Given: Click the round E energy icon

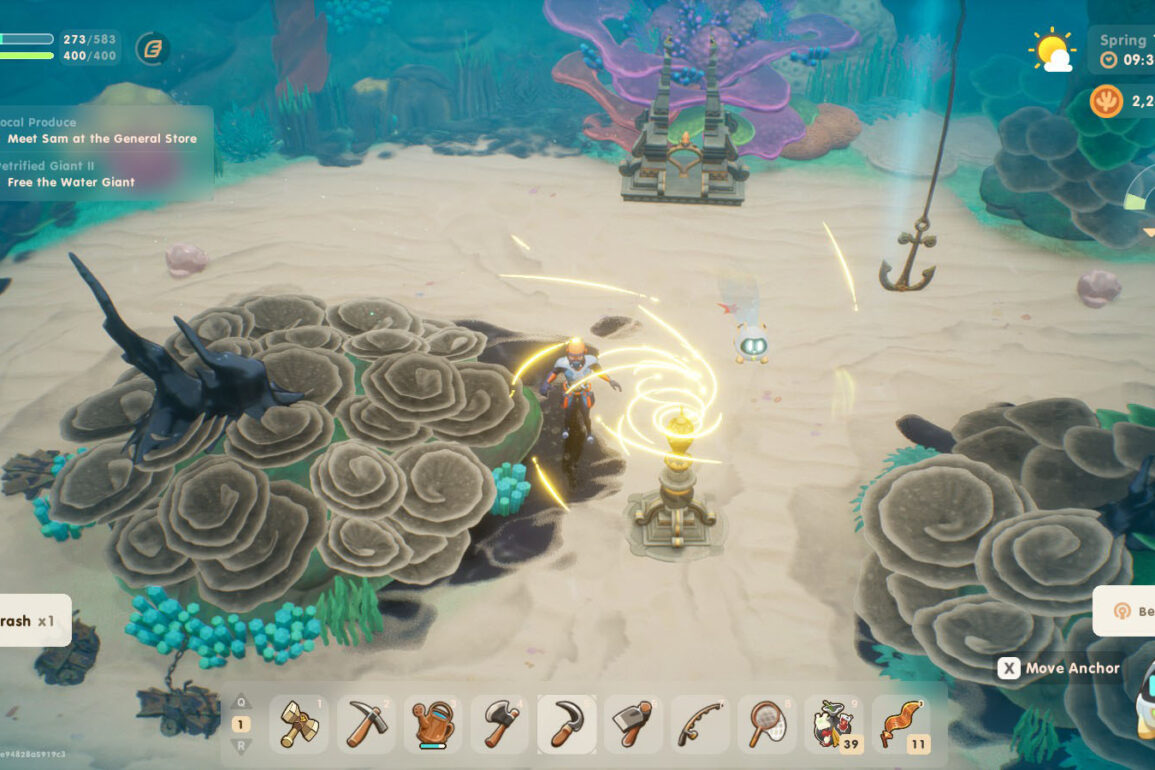Looking at the screenshot, I should point(152,48).
